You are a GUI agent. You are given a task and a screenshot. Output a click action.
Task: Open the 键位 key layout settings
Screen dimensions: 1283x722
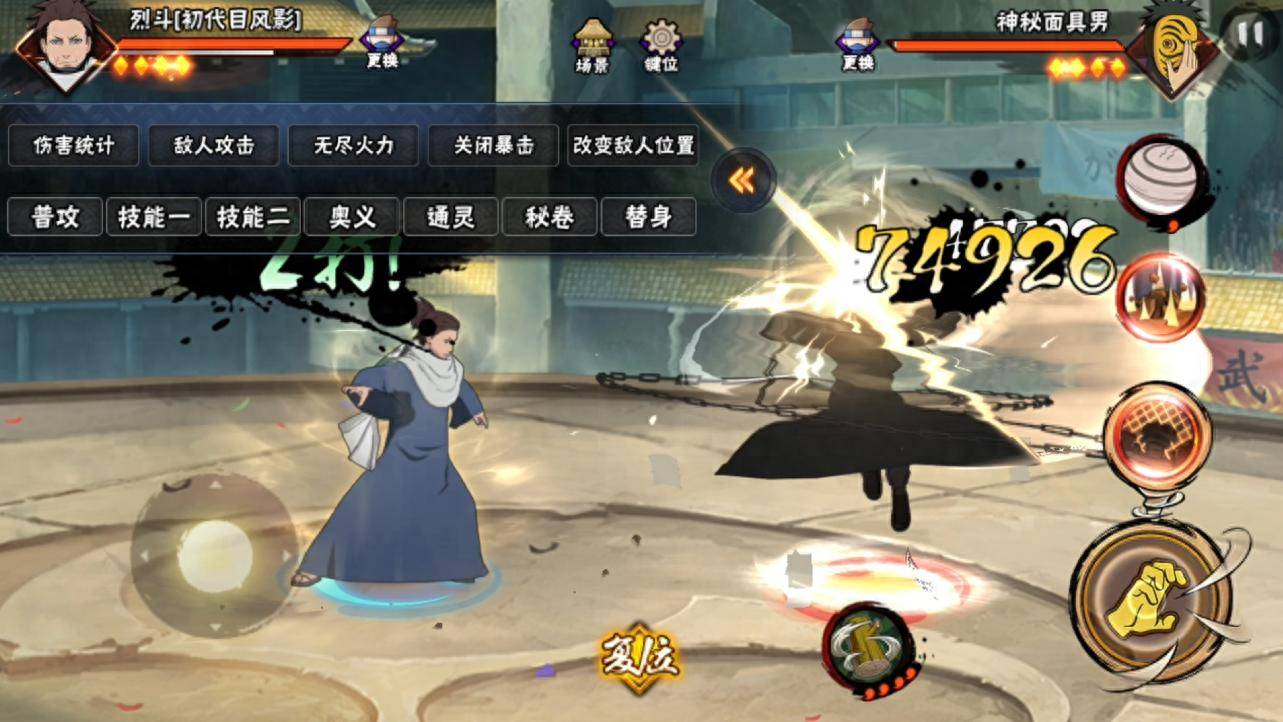(661, 44)
